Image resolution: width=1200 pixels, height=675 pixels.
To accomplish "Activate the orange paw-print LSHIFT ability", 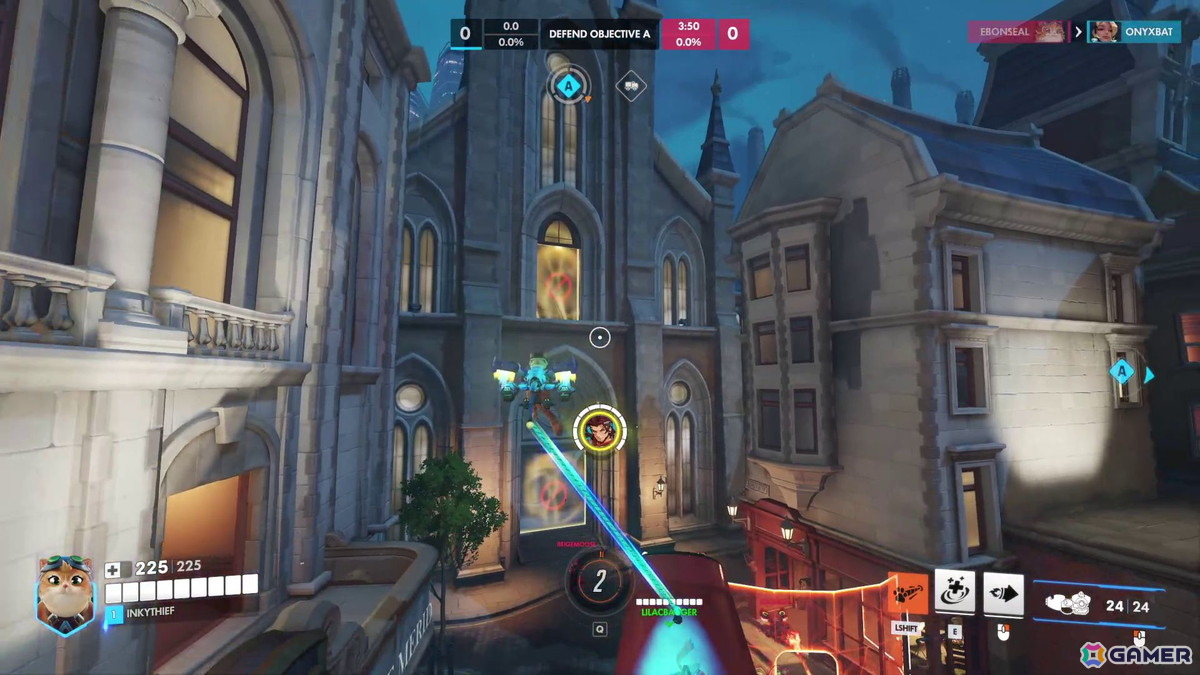I will 907,593.
